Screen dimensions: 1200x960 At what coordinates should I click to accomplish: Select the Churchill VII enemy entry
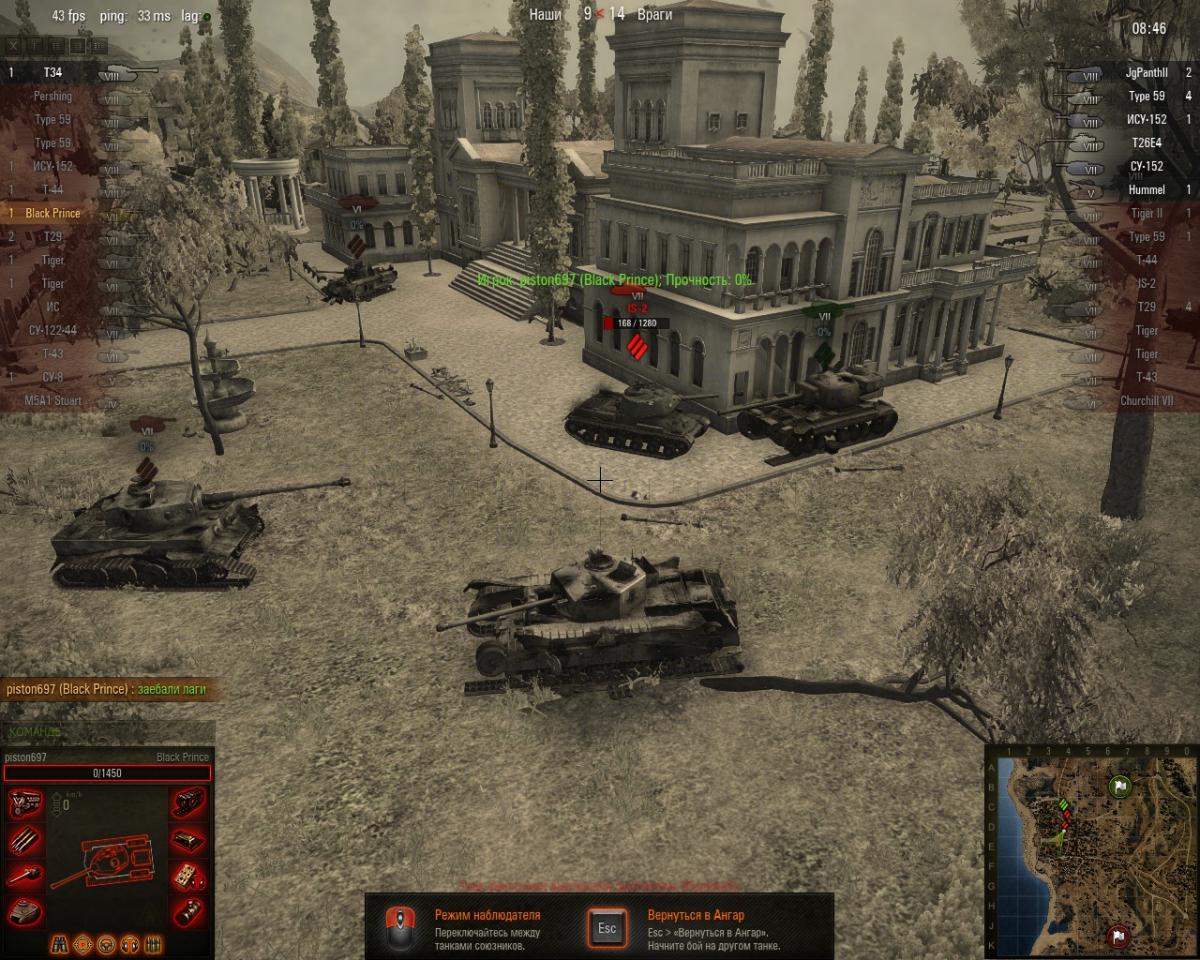tap(1145, 401)
